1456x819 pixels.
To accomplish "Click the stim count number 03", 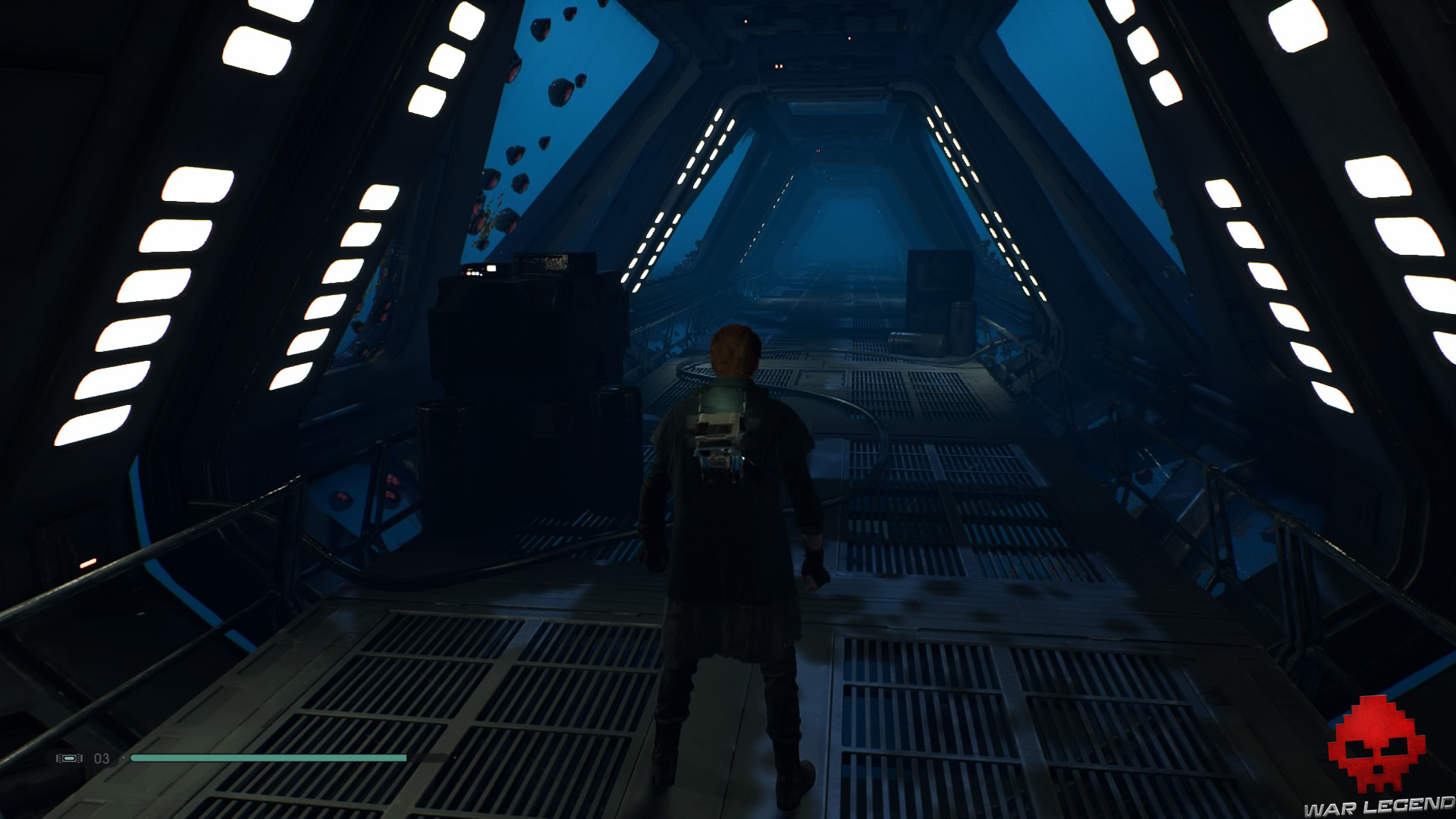I will pos(101,758).
